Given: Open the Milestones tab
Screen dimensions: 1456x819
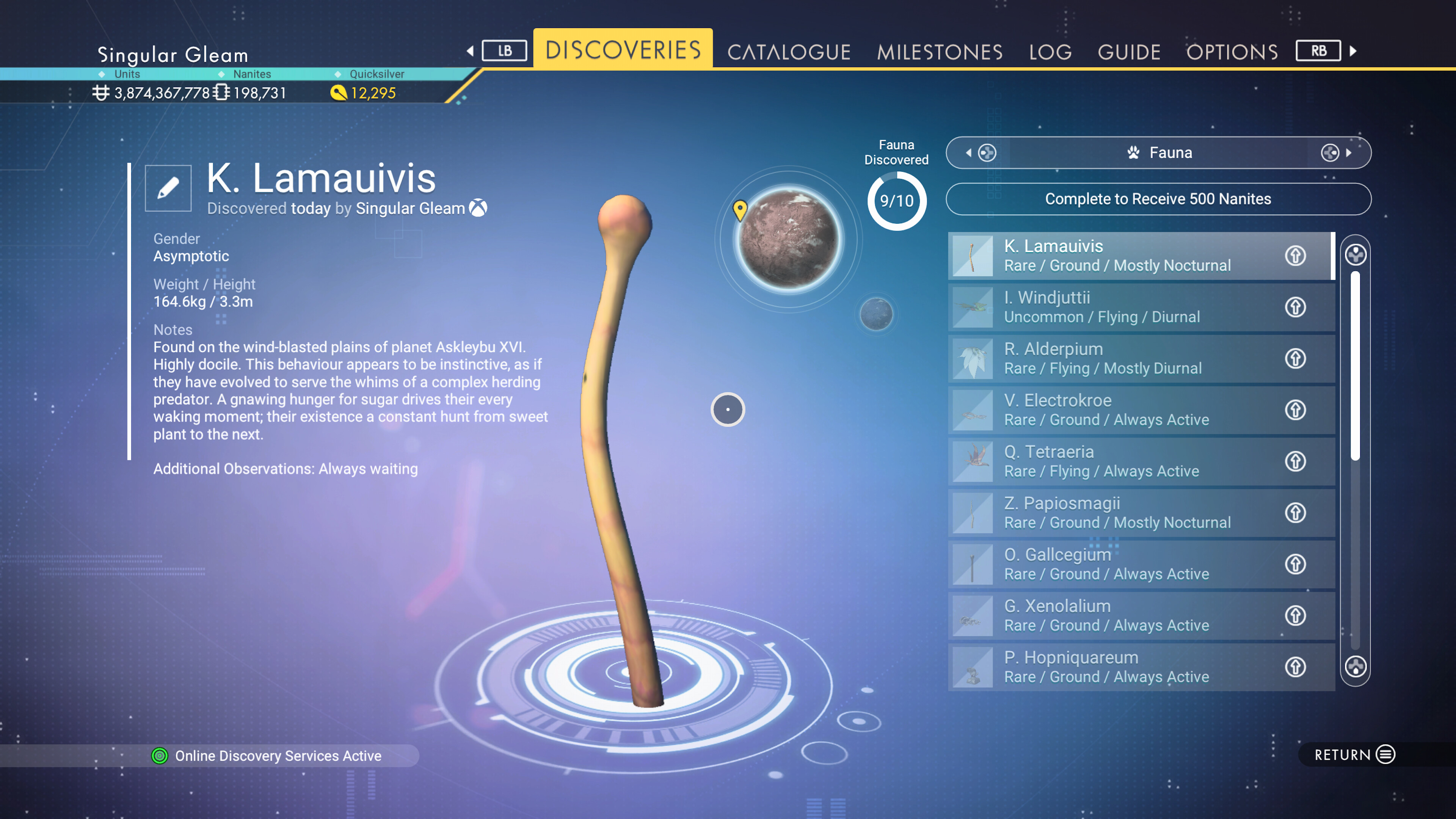Looking at the screenshot, I should (x=940, y=52).
